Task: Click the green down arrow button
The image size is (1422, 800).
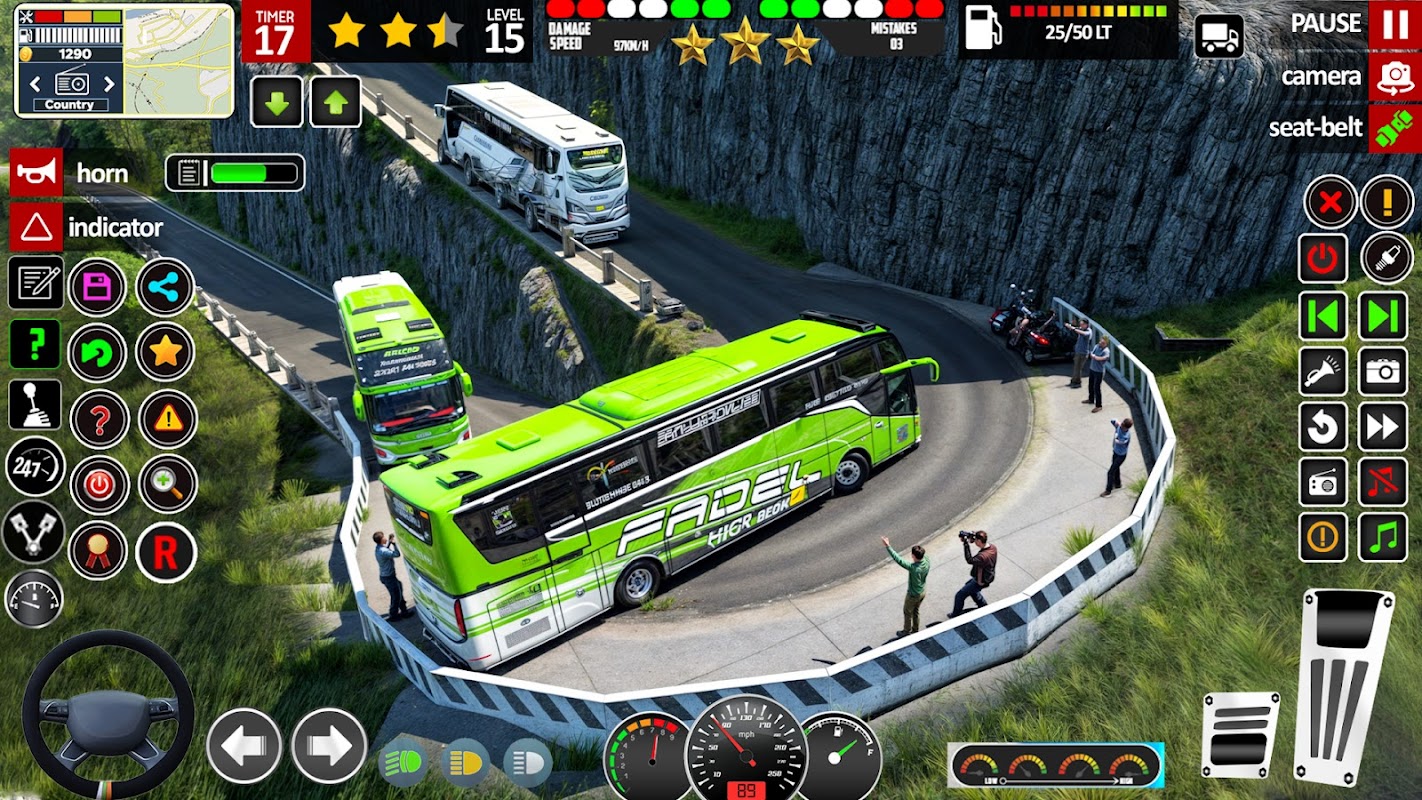Action: [276, 102]
